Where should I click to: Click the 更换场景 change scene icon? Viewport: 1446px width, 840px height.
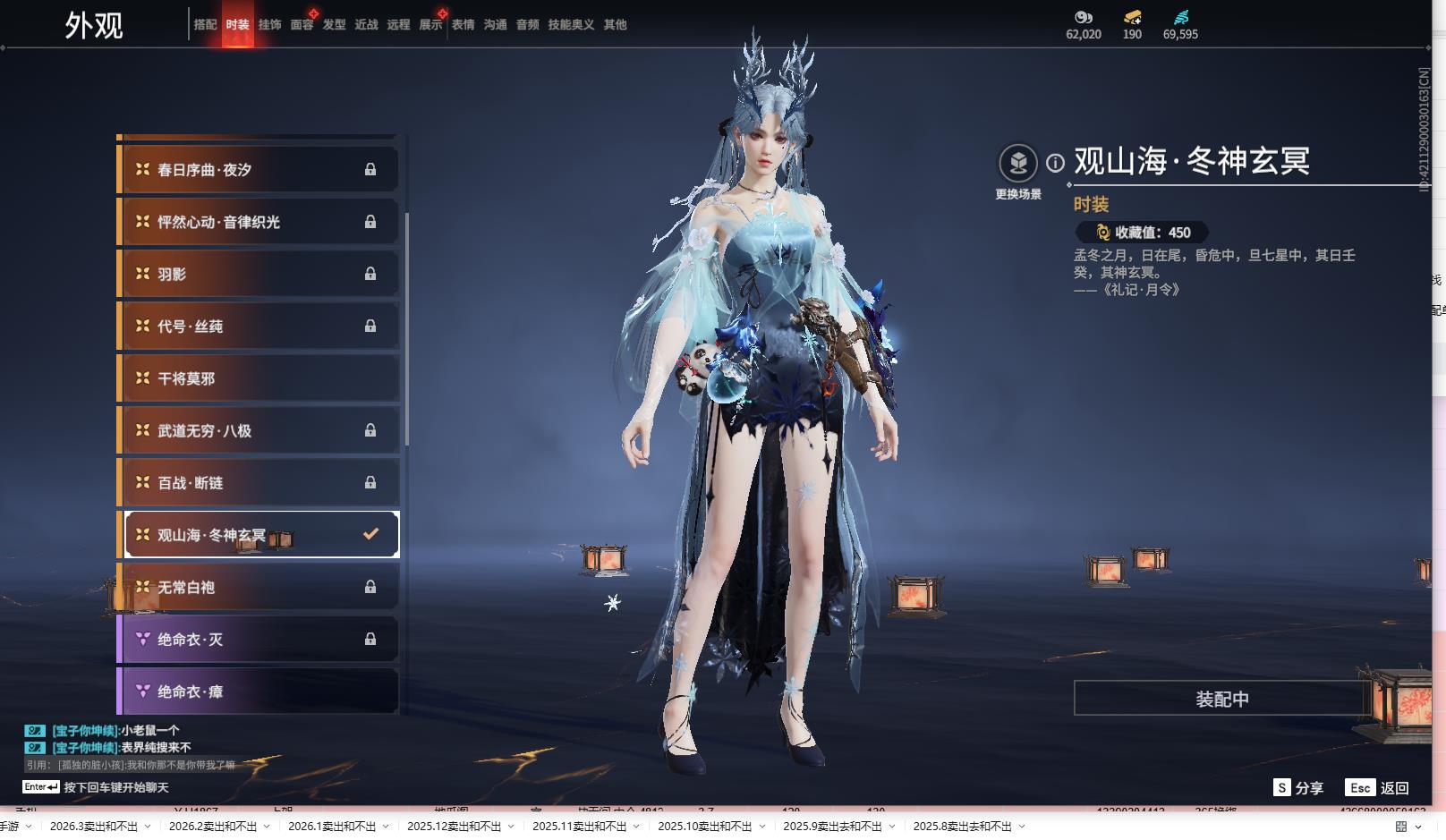tap(1018, 164)
